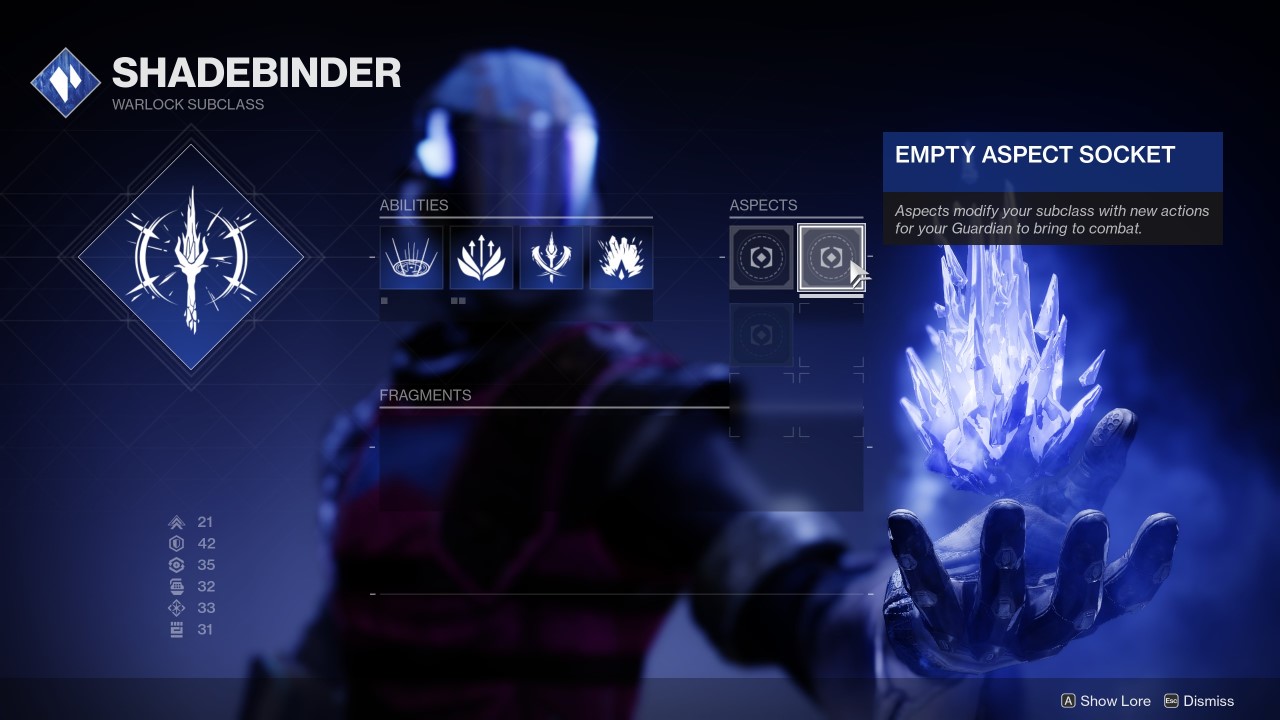
Task: Select the Burst Glide jump ability icon
Action: click(481, 257)
